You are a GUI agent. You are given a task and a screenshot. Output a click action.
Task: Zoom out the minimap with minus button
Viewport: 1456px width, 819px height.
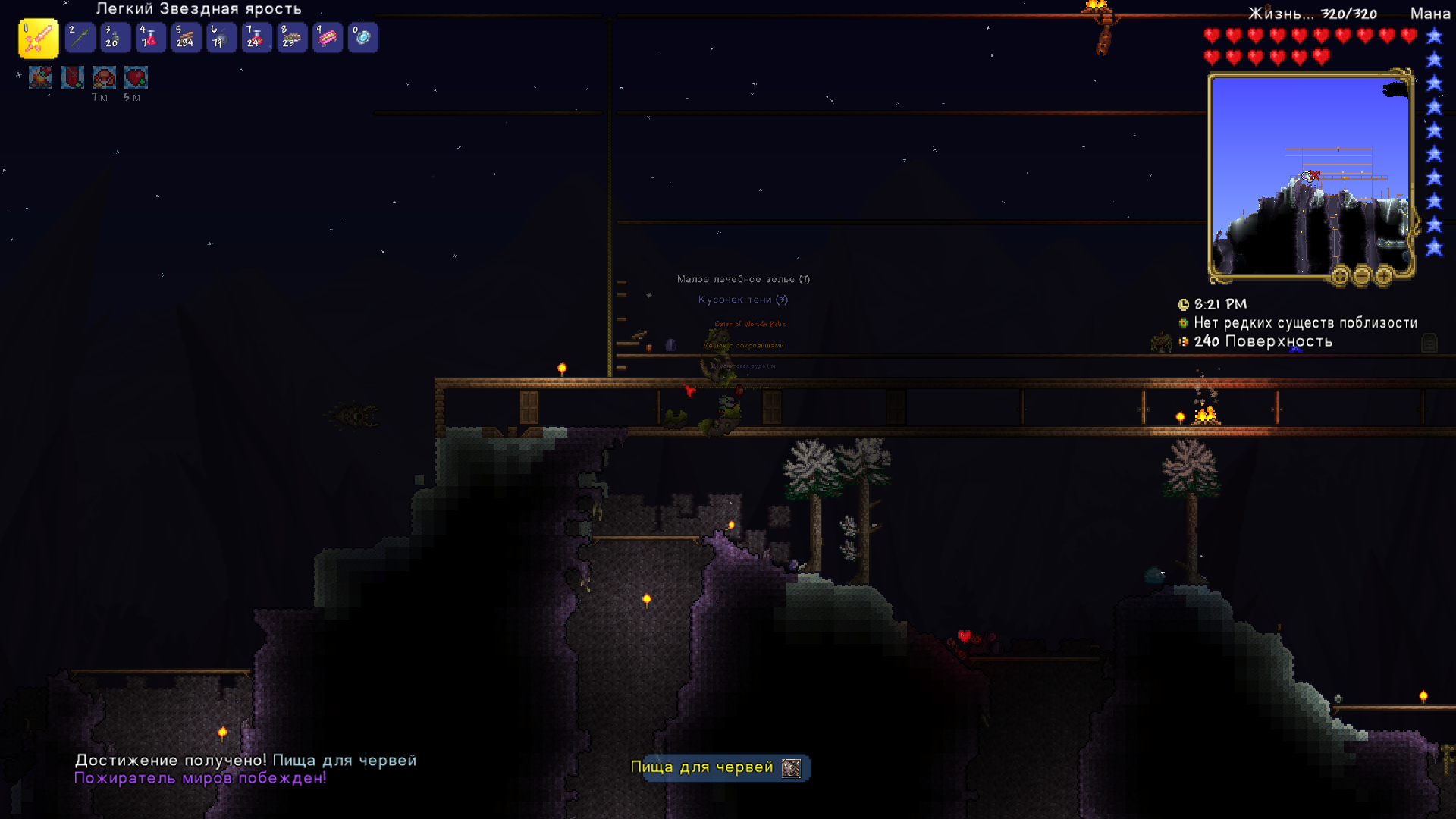(1362, 276)
